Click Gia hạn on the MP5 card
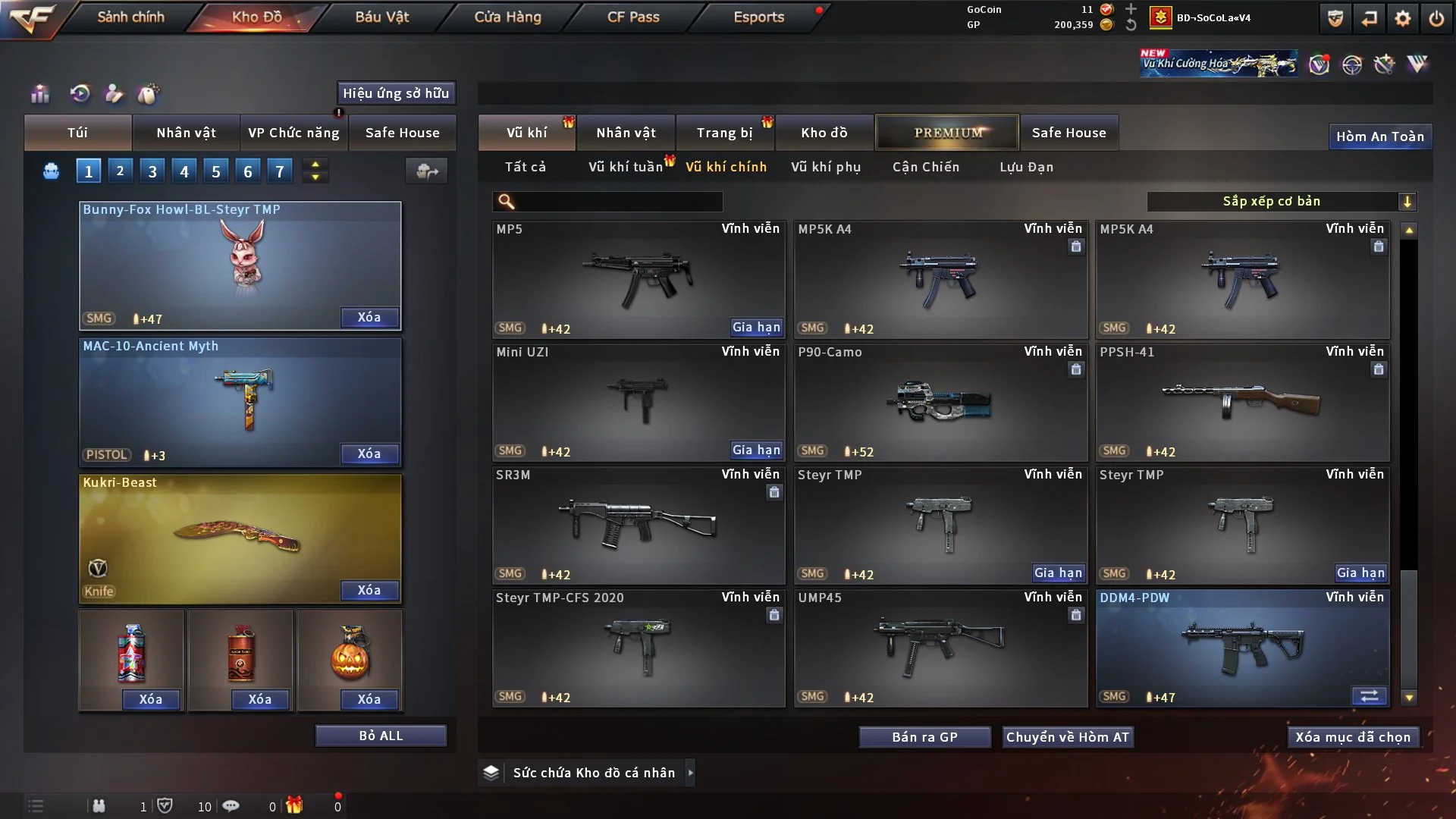1456x819 pixels. click(x=755, y=328)
